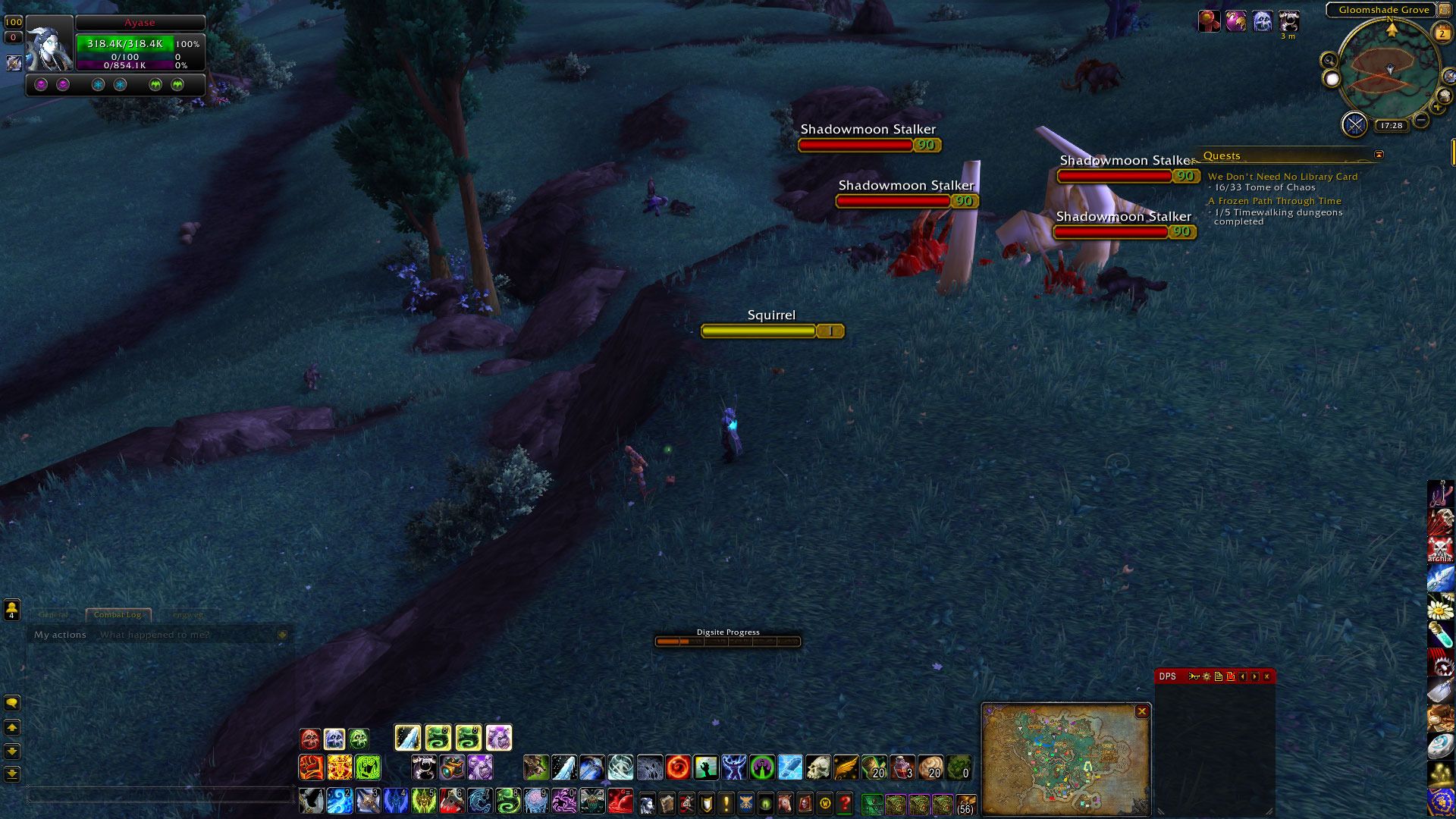Open the calendar showing day 2
Image resolution: width=1456 pixels, height=819 pixels.
click(1442, 33)
